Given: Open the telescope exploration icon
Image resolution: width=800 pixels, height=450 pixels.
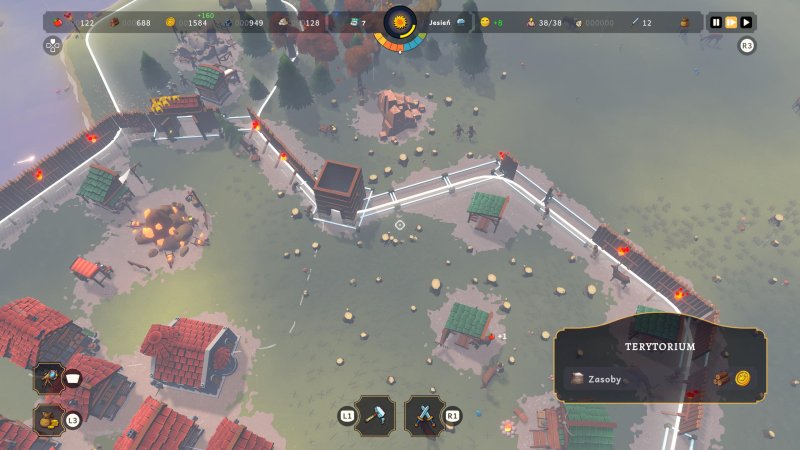Looking at the screenshot, I should [x=47, y=377].
